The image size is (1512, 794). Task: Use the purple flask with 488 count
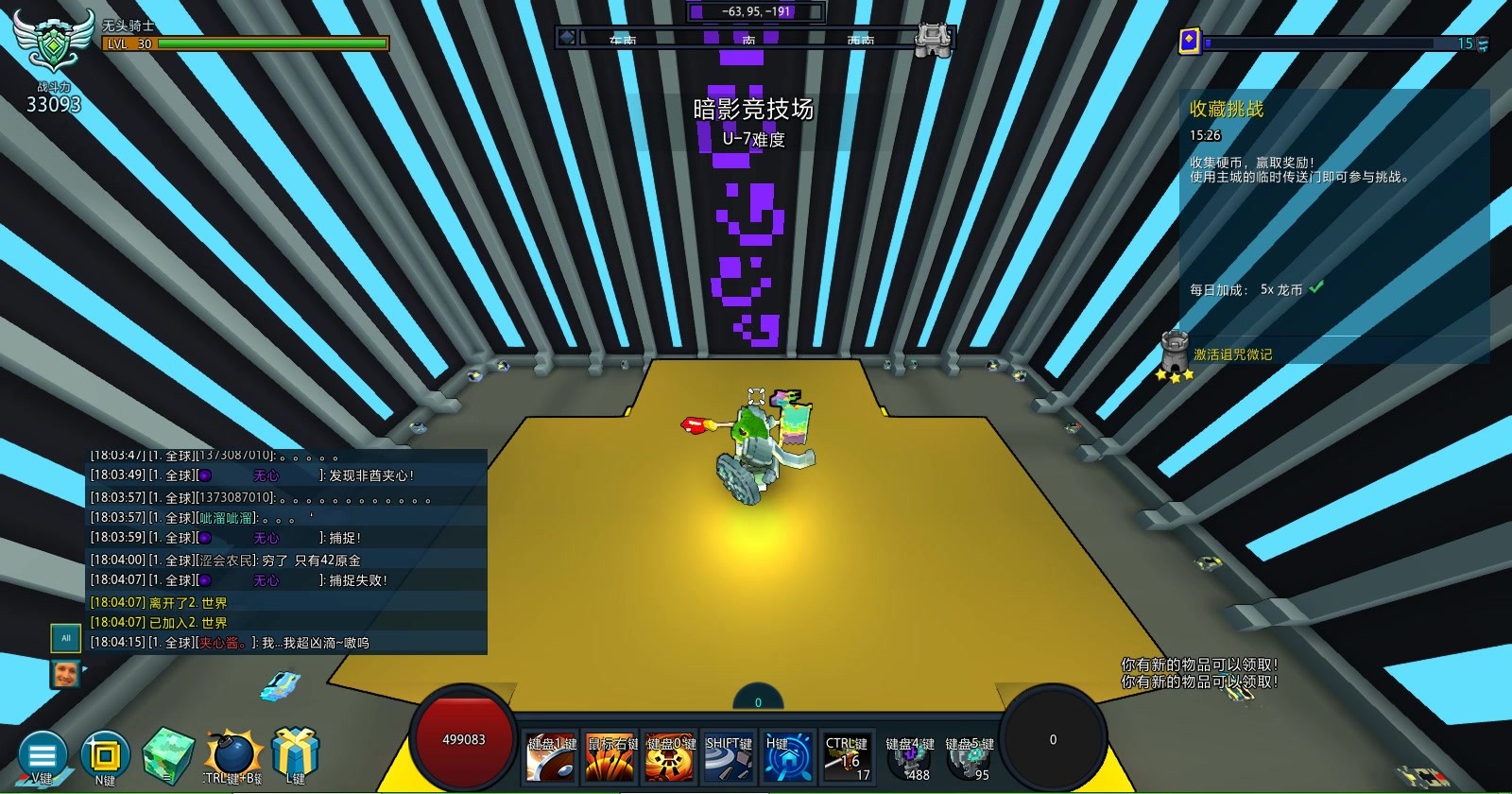point(909,759)
